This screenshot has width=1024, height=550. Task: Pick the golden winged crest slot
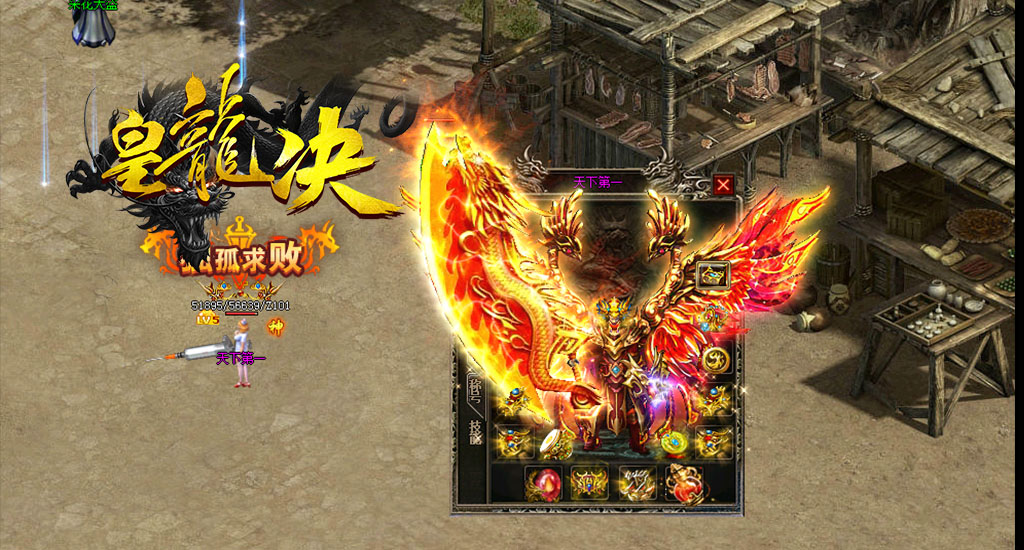tap(590, 483)
